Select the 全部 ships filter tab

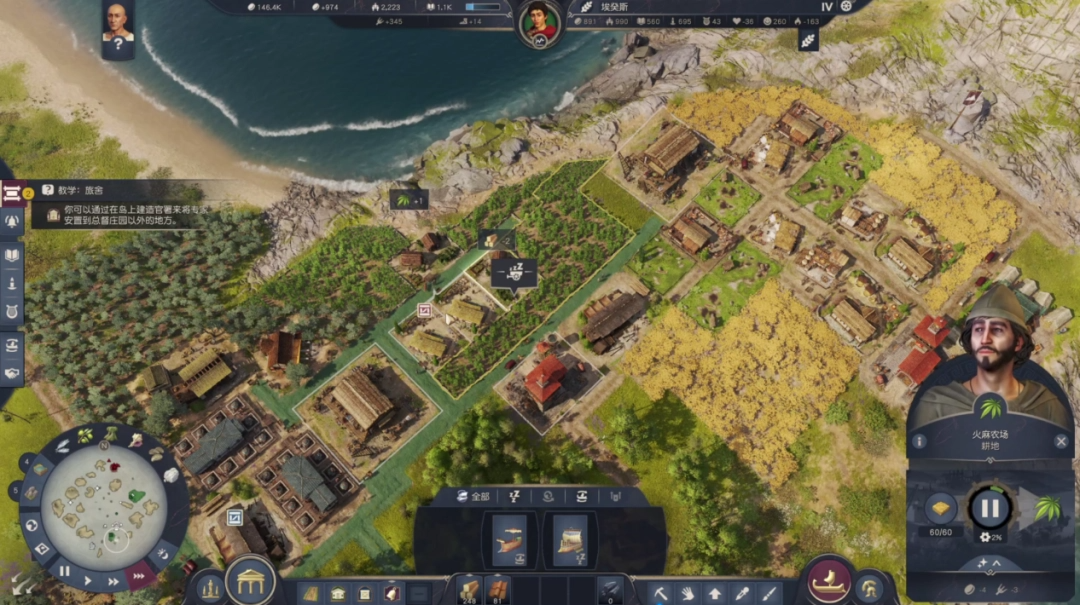475,496
